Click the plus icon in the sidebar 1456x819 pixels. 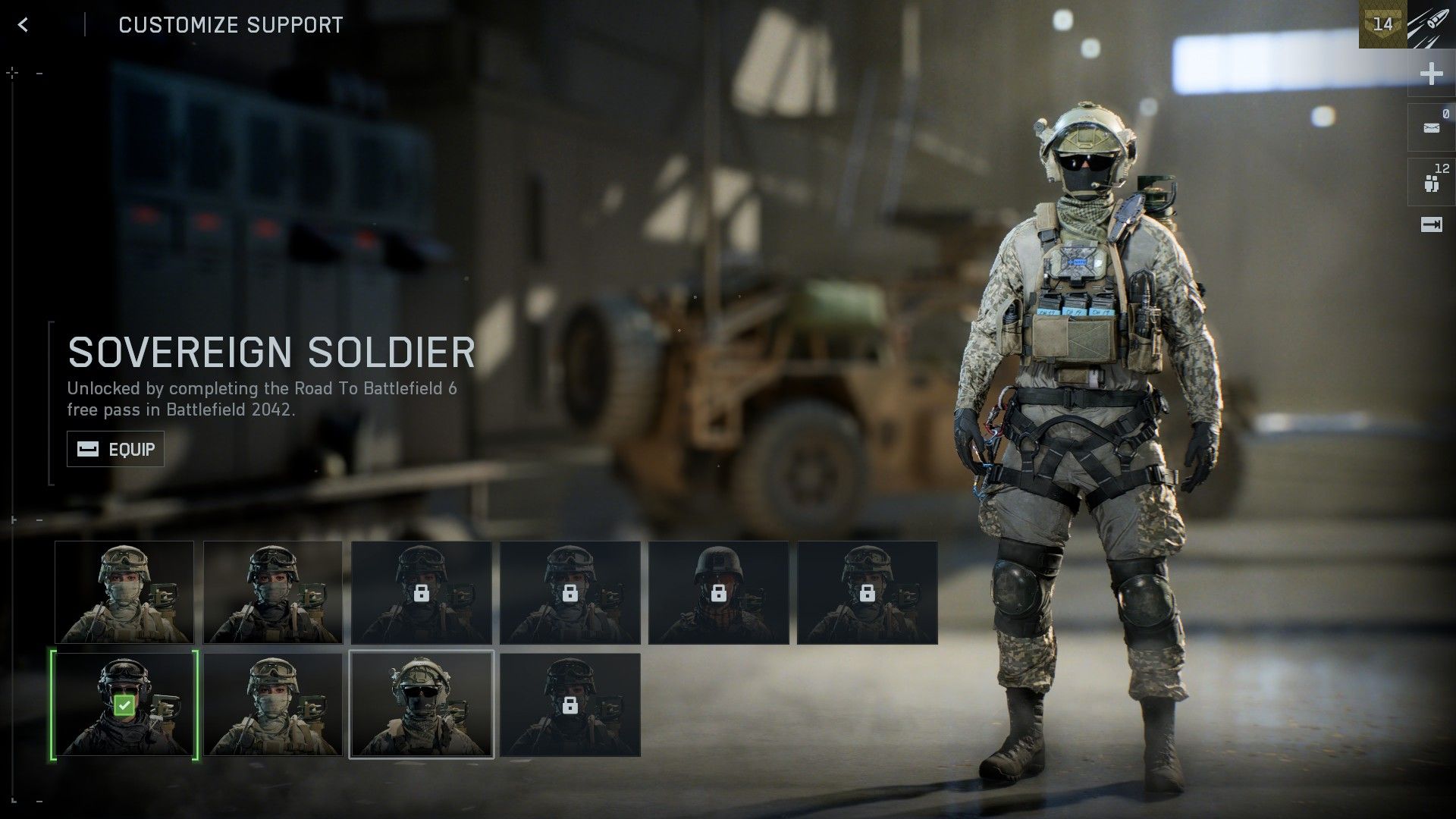[x=1431, y=74]
